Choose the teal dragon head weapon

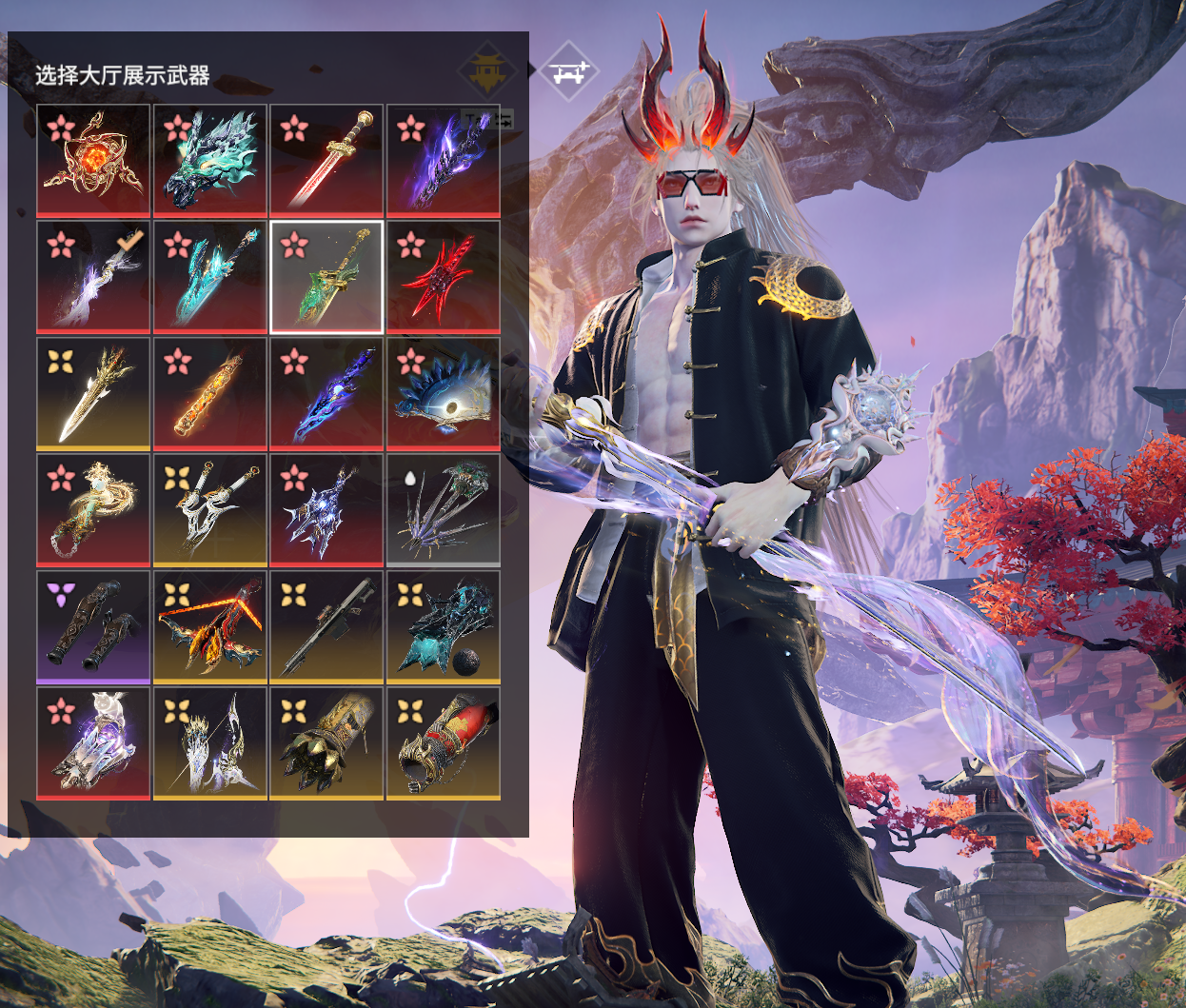tap(210, 160)
